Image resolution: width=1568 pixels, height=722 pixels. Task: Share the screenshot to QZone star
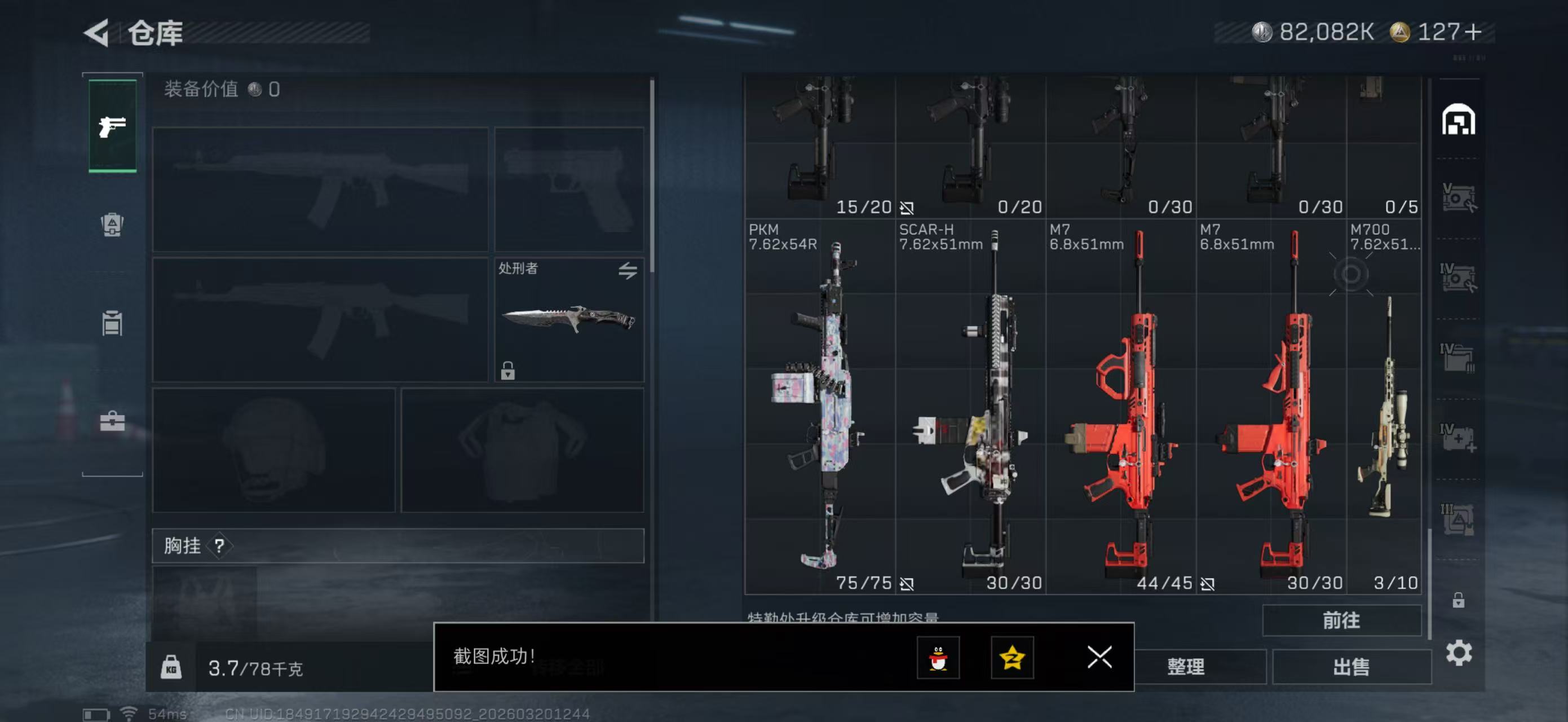click(x=1012, y=658)
